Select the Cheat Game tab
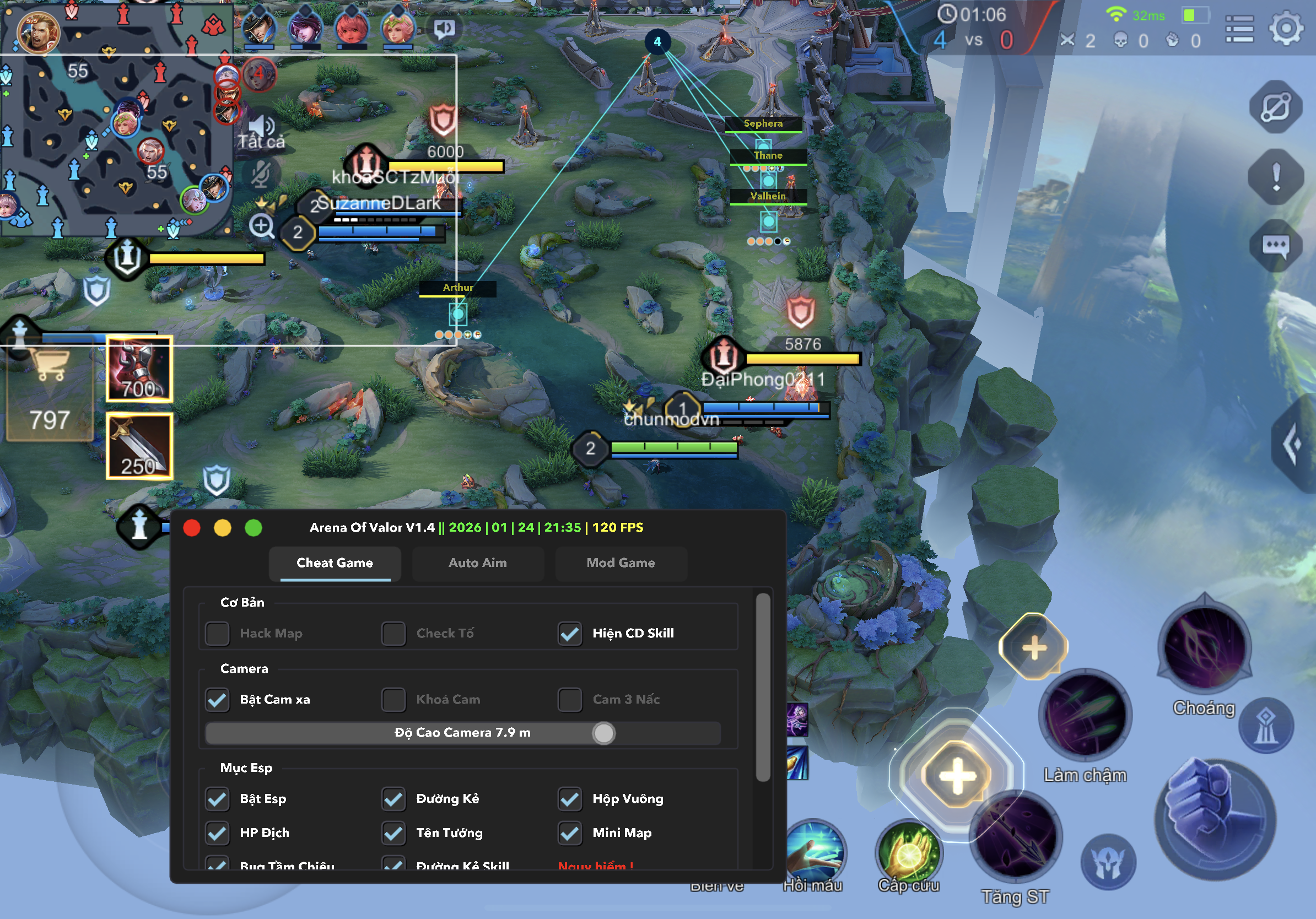 (x=335, y=563)
